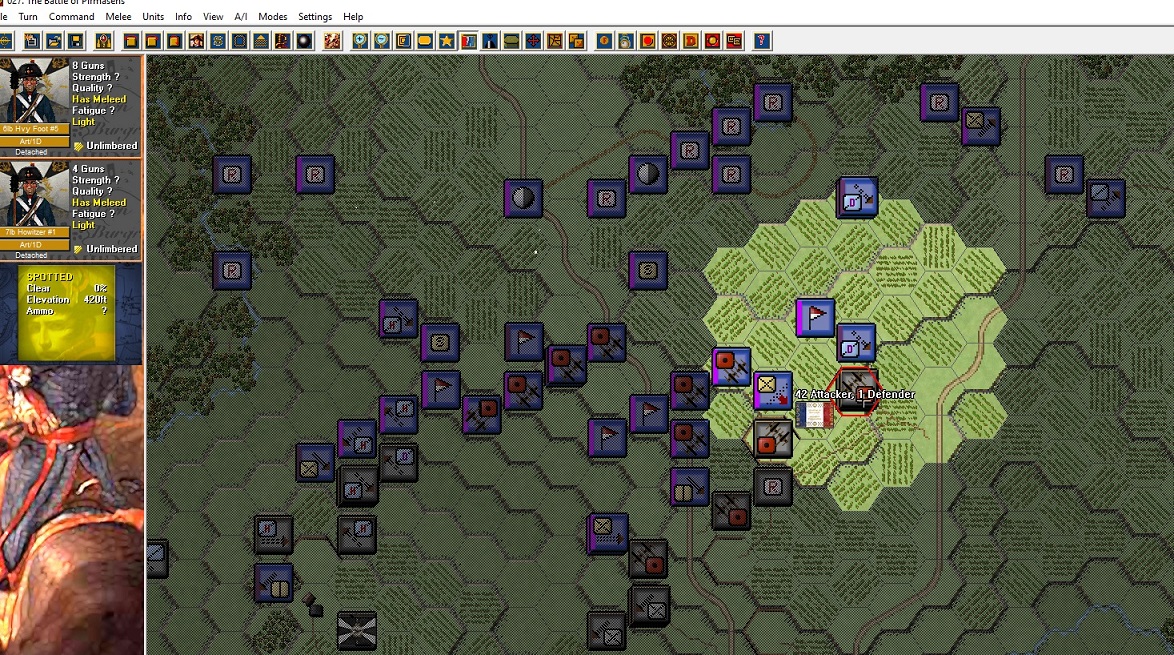Open the View menu
This screenshot has width=1174, height=655.
click(x=213, y=17)
